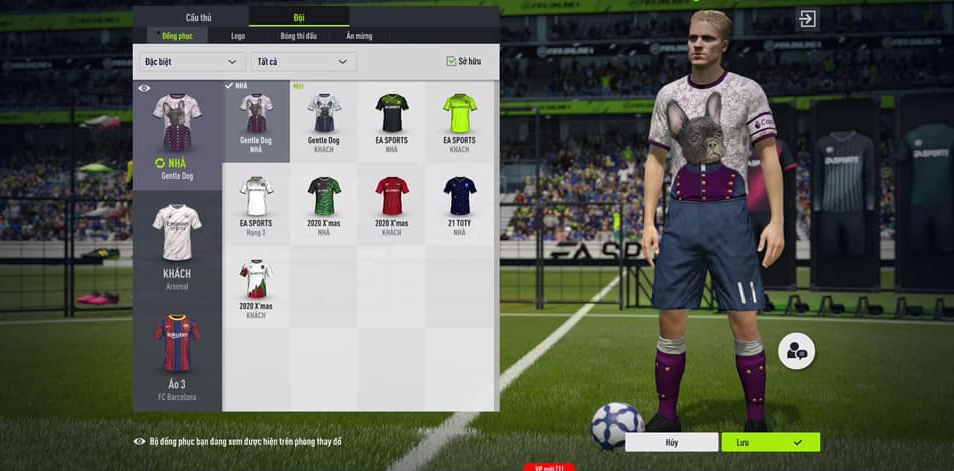Show the Ăn mừng tab
Viewport: 954px width, 471px height.
click(359, 36)
